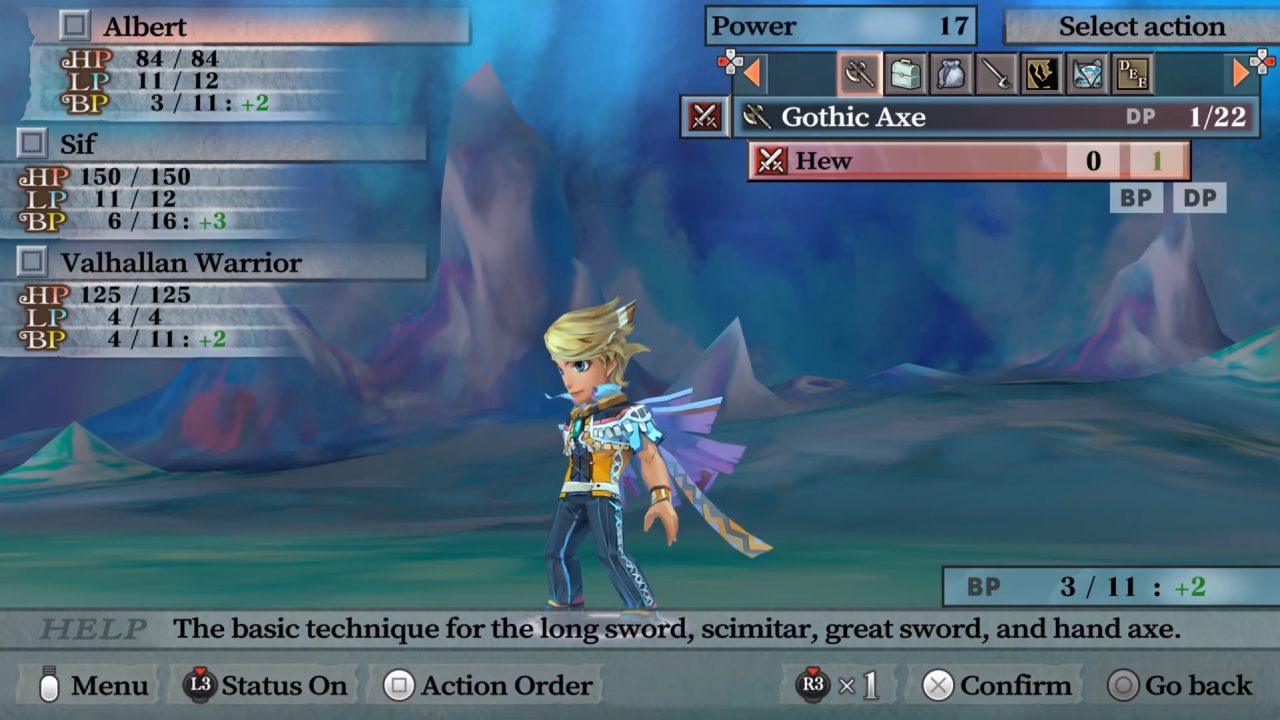
Task: Confirm the selected action
Action: (996, 686)
